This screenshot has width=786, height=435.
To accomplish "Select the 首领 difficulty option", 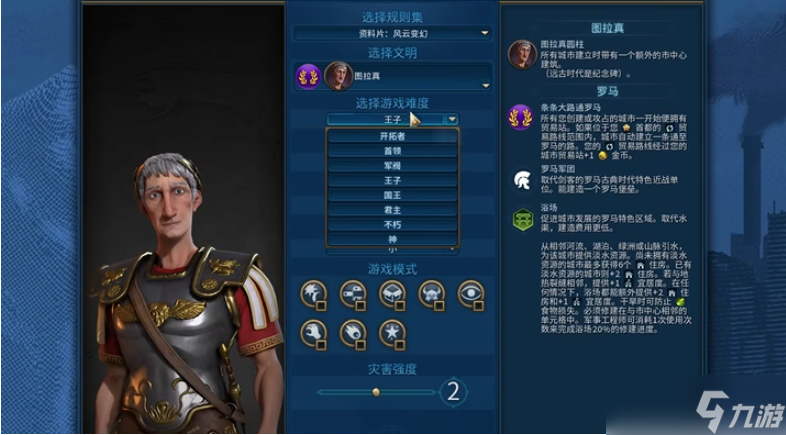I will (x=392, y=151).
